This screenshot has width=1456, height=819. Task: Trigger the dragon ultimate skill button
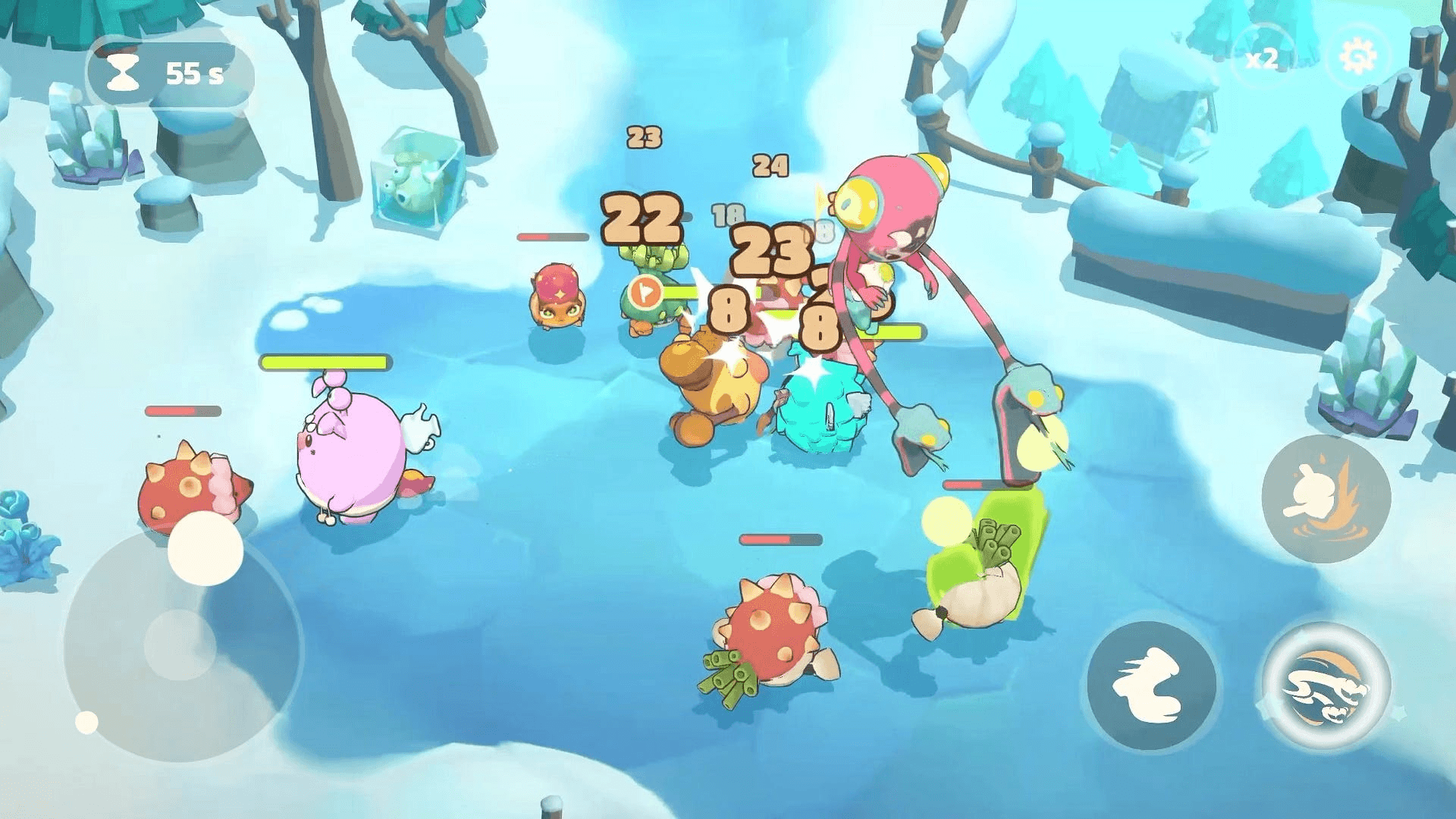(1326, 686)
